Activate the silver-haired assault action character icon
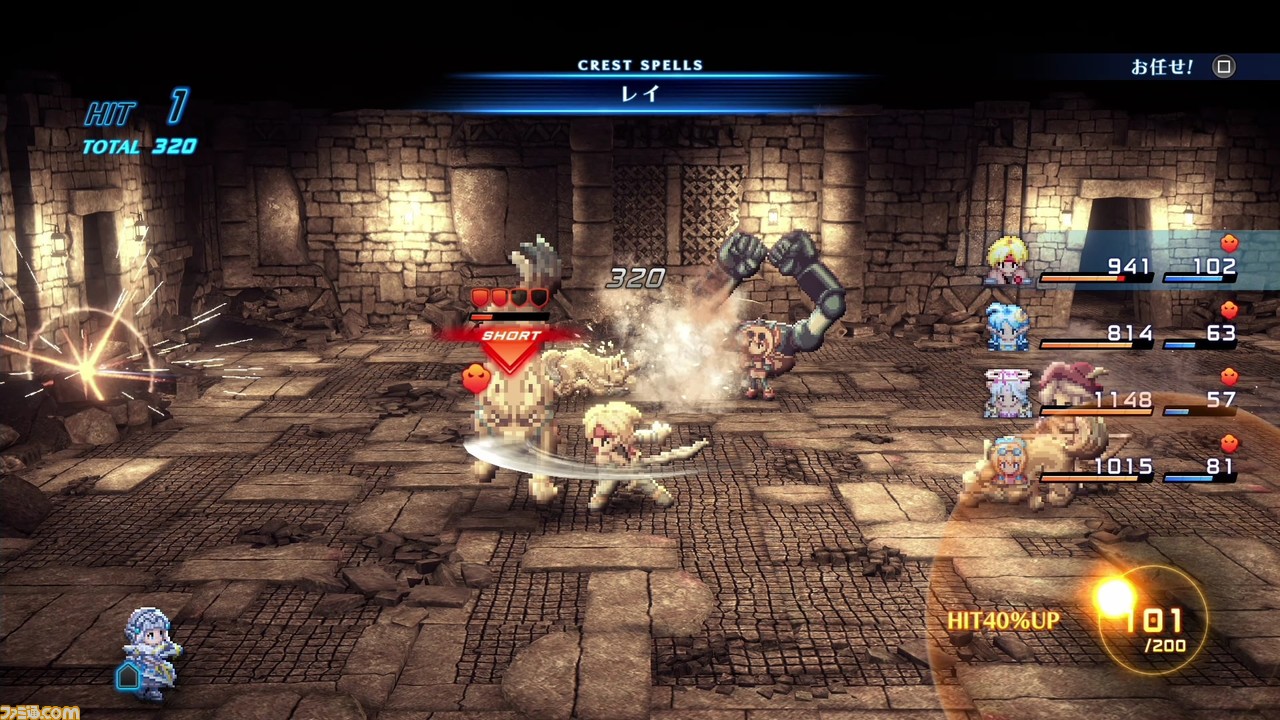Screen dimensions: 1280x720 151,652
